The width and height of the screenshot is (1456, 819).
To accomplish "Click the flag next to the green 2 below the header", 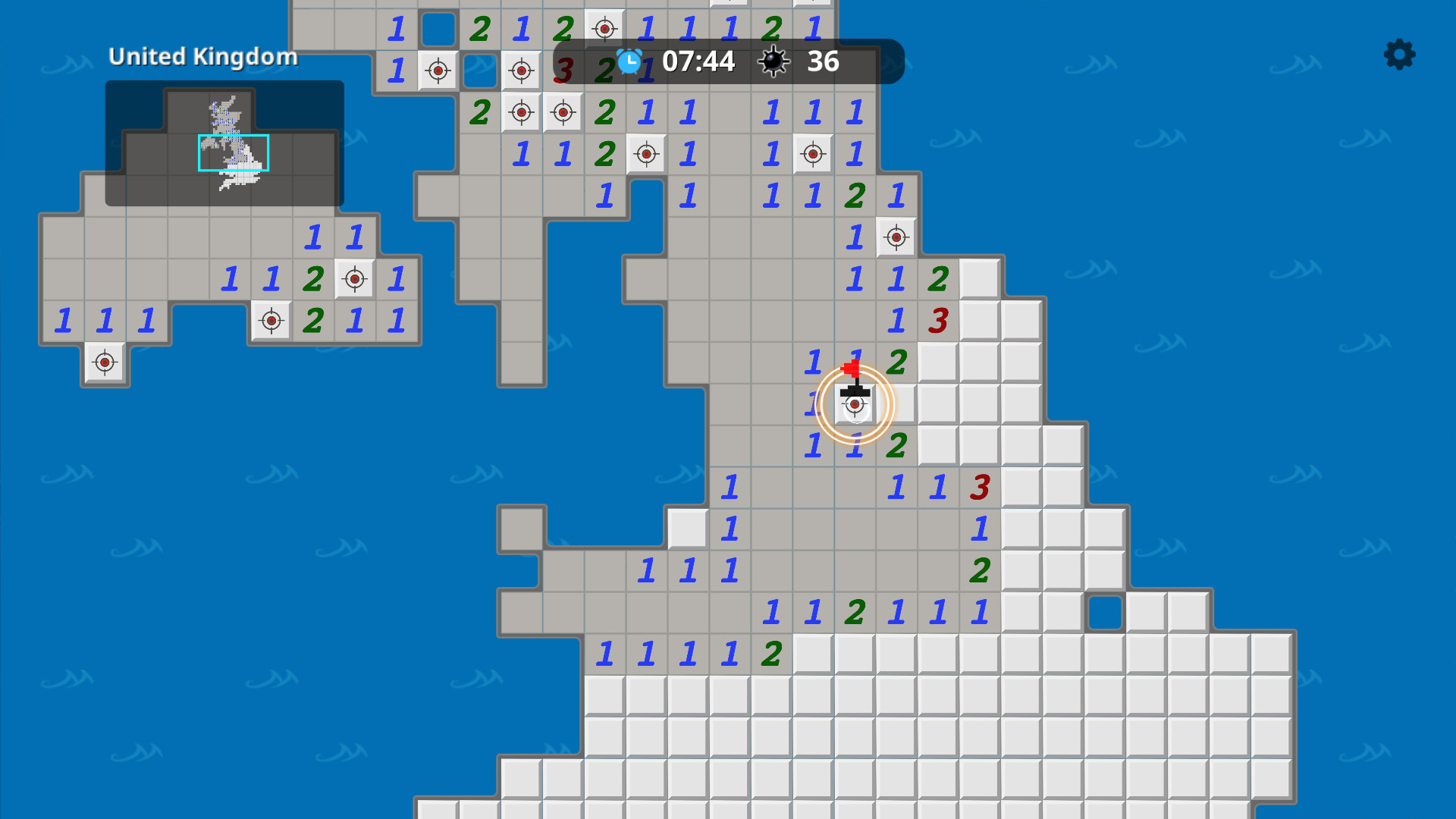I will 645,153.
